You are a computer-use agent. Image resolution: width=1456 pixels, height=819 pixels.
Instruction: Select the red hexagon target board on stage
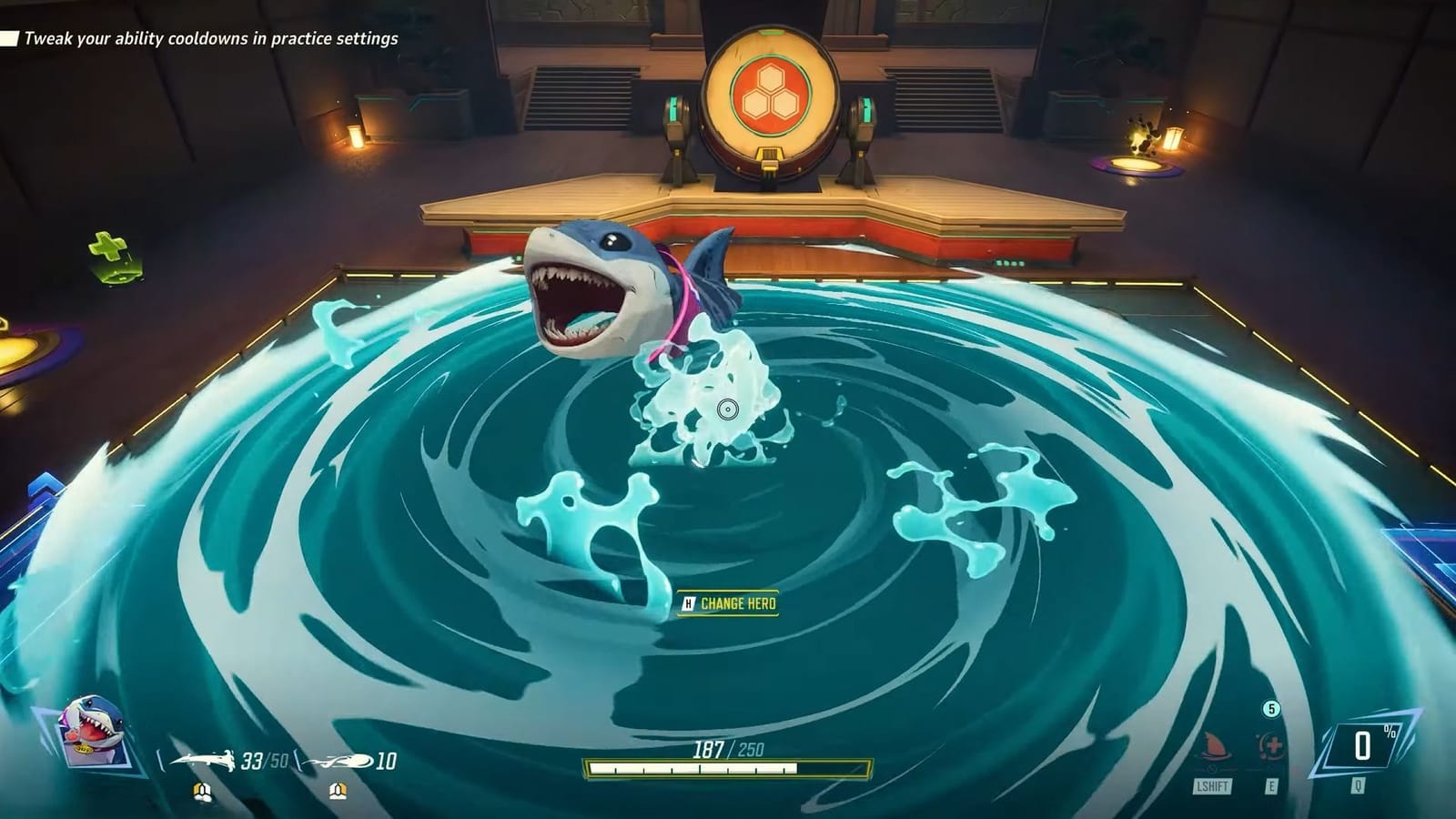(x=773, y=91)
